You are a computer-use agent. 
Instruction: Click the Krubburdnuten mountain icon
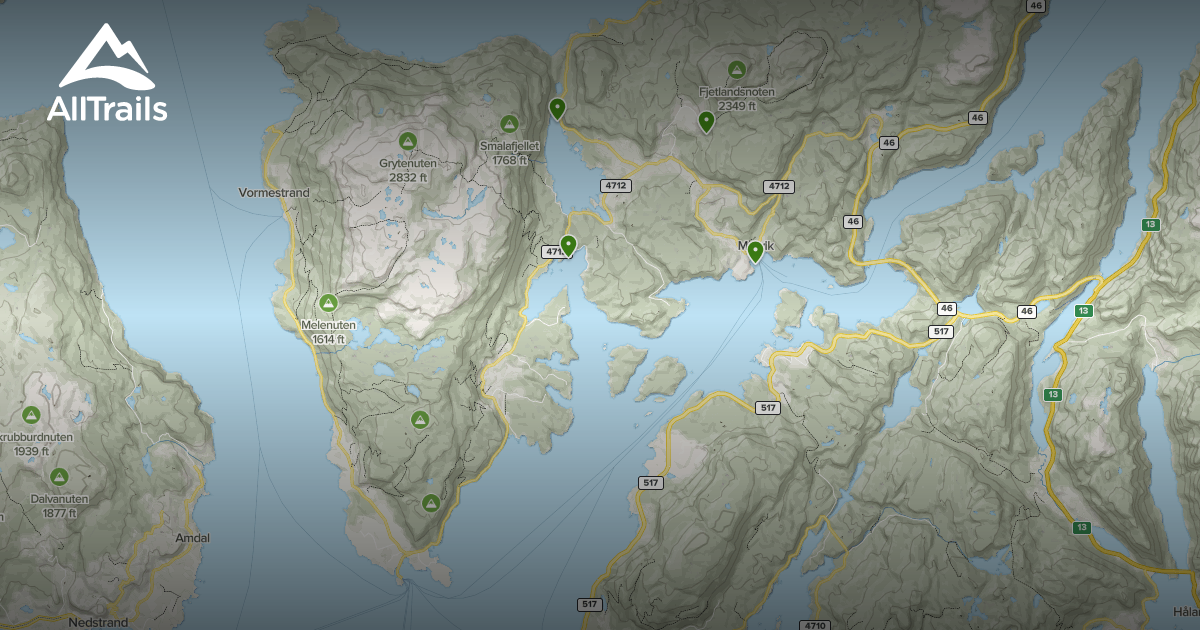click(x=30, y=414)
